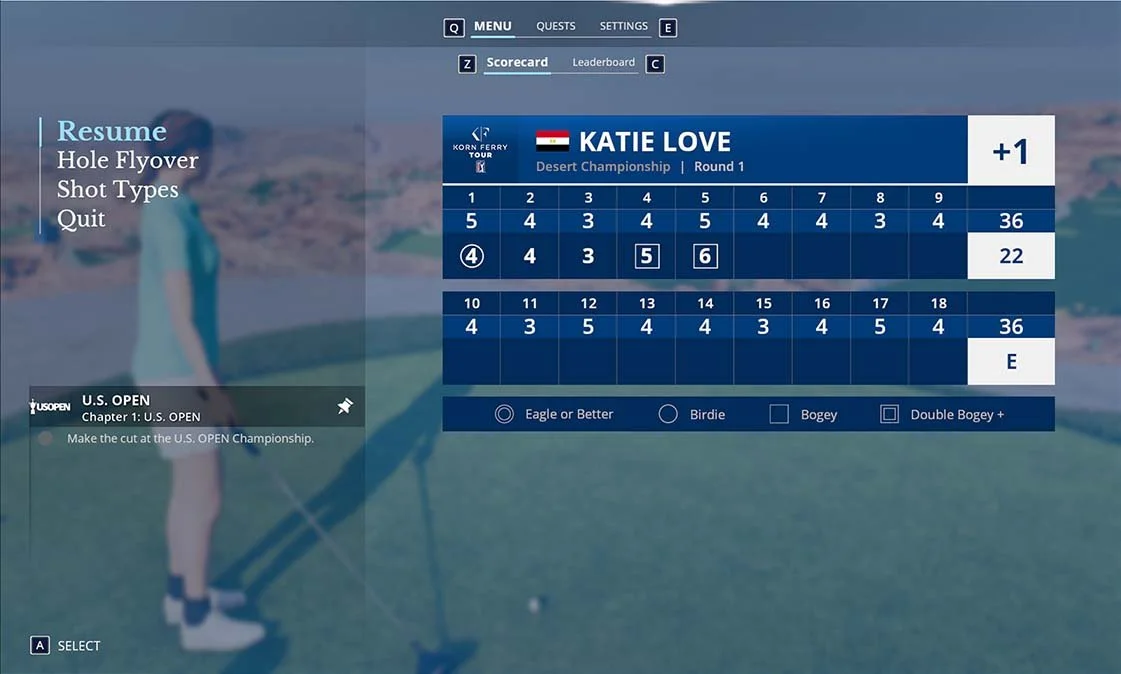Resume the round

[111, 131]
